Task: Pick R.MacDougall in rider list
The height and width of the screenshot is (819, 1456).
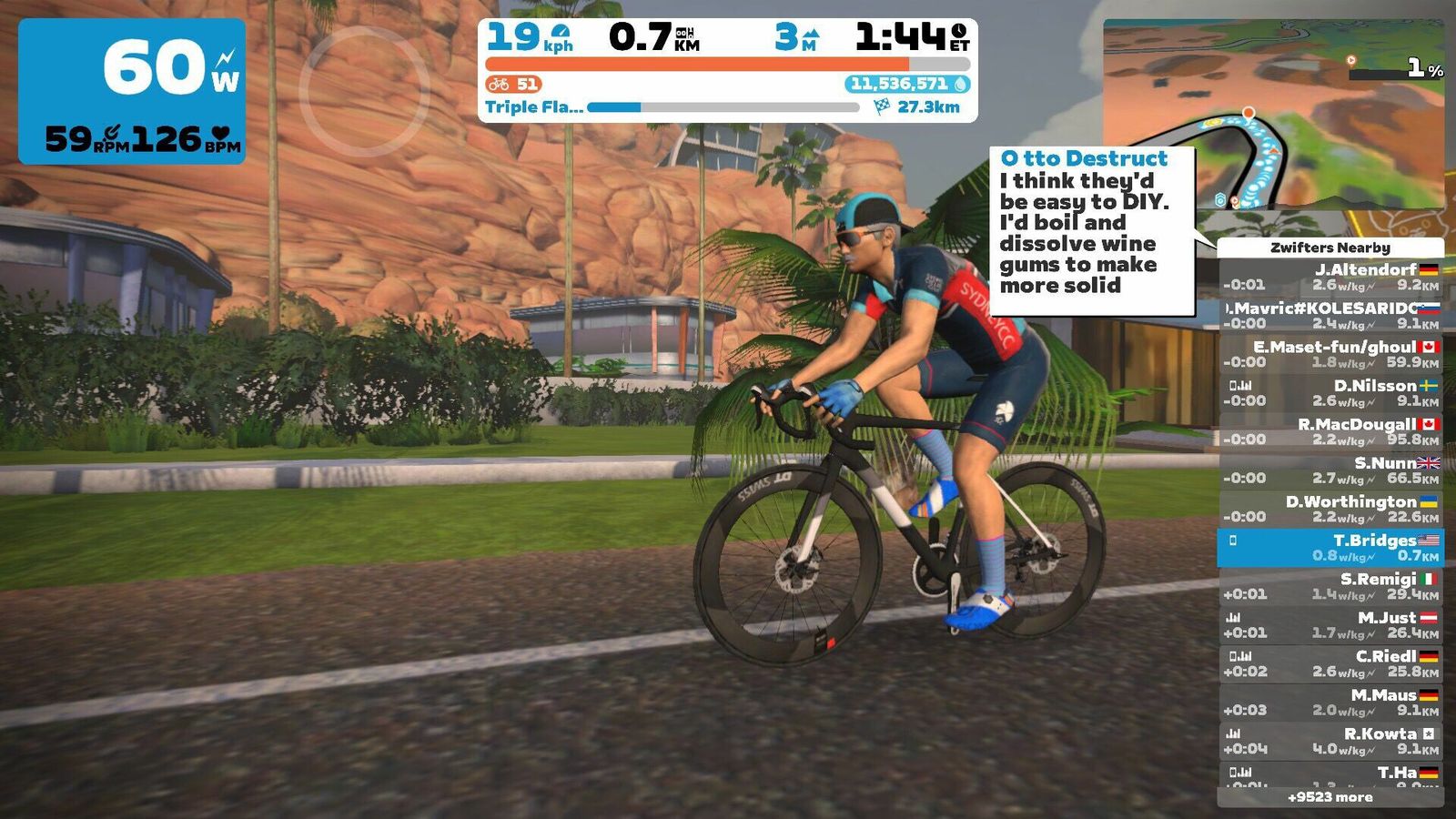Action: pyautogui.click(x=1330, y=431)
